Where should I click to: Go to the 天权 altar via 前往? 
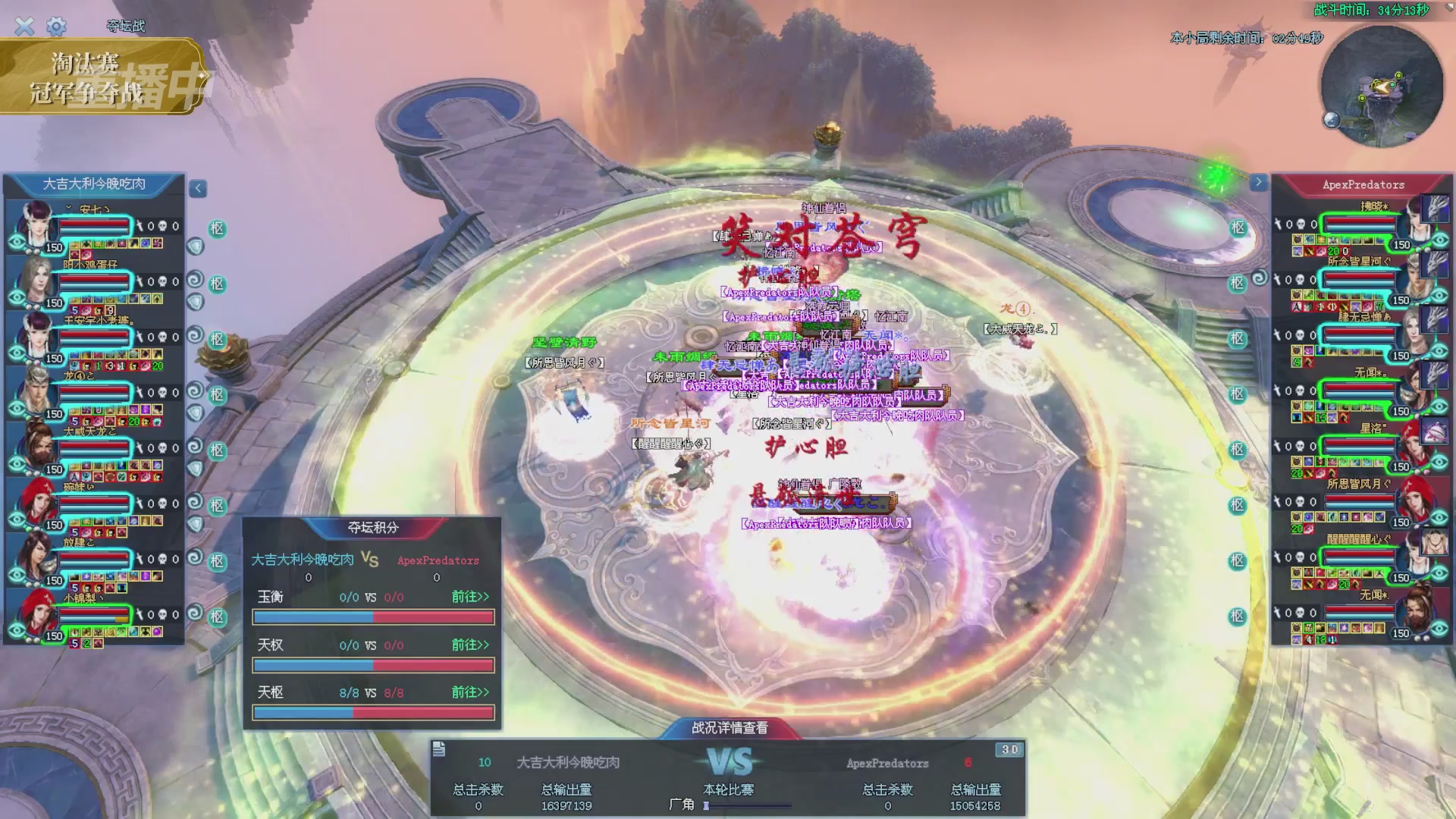(x=470, y=645)
